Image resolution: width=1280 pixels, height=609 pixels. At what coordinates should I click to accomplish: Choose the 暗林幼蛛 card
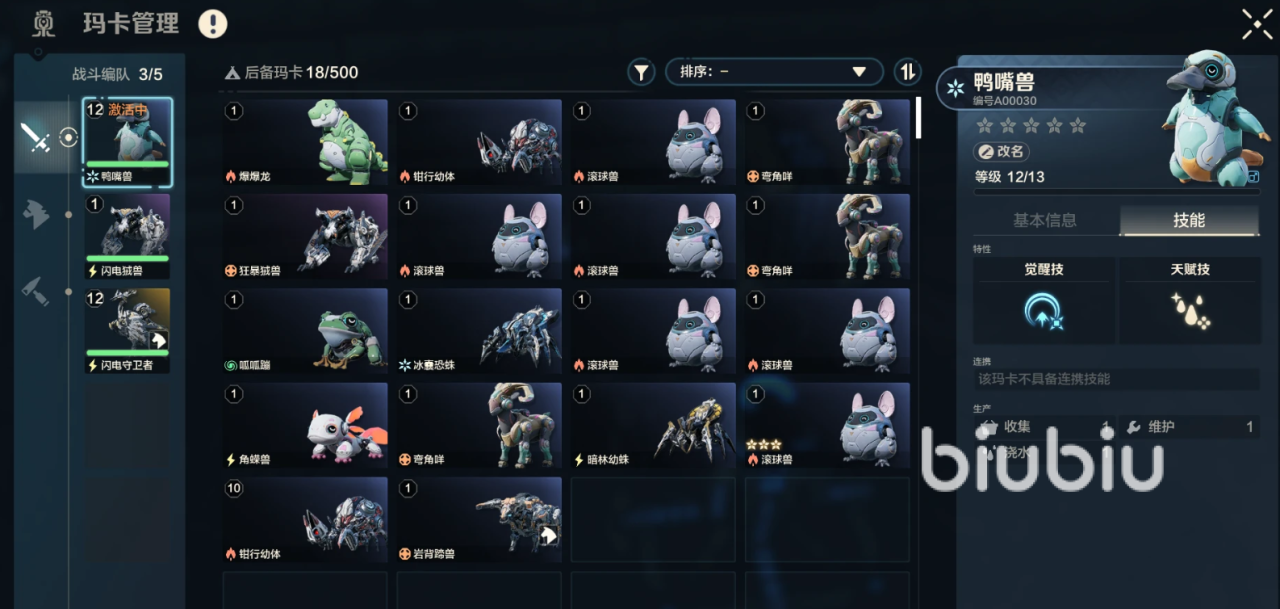[653, 425]
